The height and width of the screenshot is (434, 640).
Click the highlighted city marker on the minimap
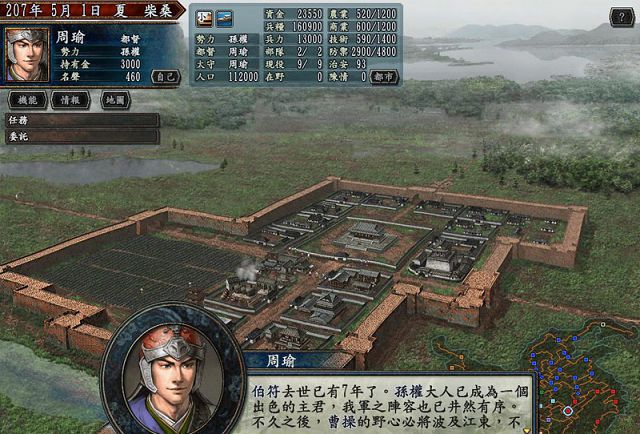568,410
